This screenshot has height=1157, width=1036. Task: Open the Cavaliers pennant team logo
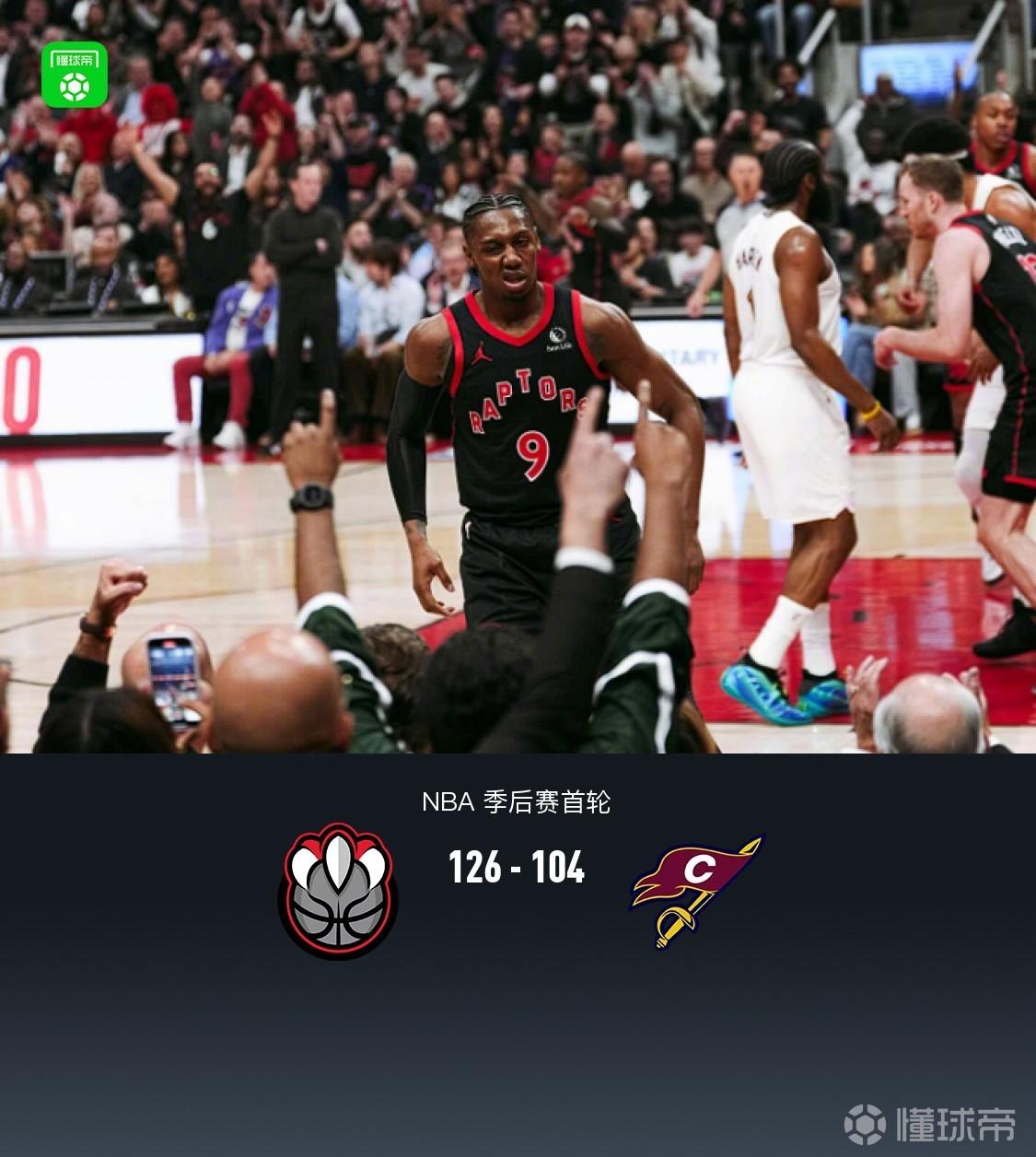click(697, 889)
